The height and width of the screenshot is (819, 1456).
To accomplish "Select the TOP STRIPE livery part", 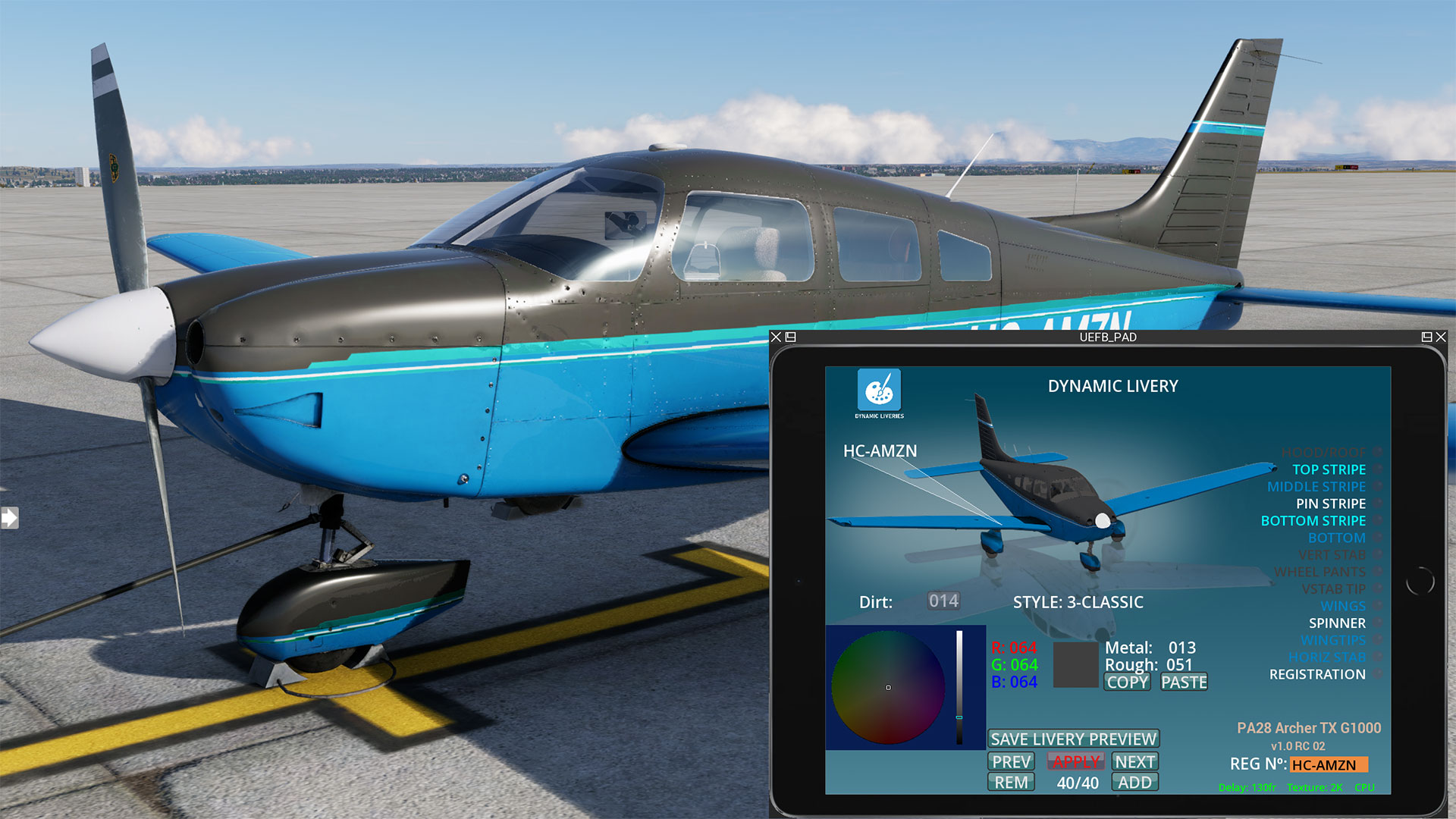I will click(x=1329, y=470).
